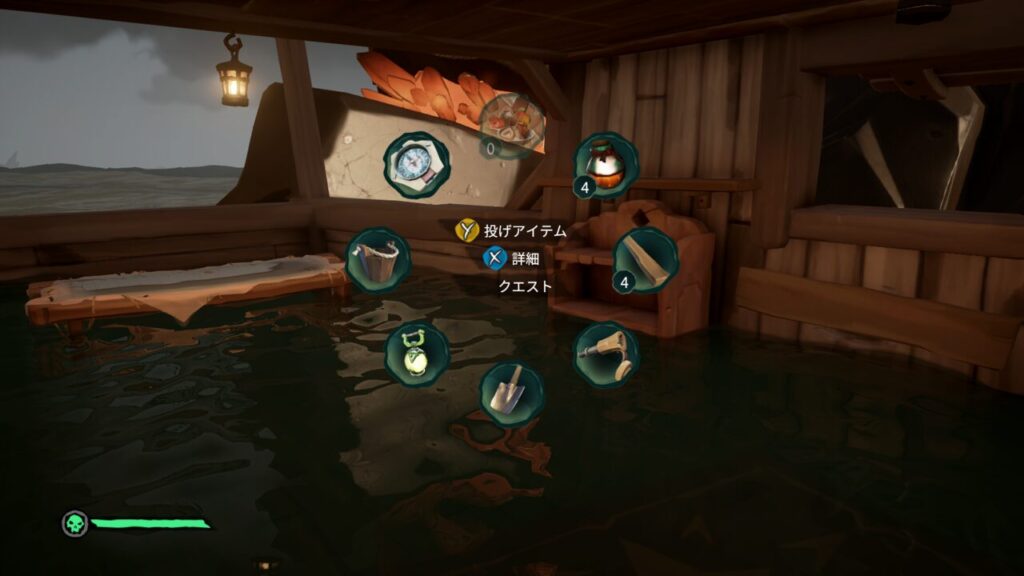Image resolution: width=1024 pixels, height=576 pixels.
Task: Select the compass in the item wheel
Action: [416, 165]
